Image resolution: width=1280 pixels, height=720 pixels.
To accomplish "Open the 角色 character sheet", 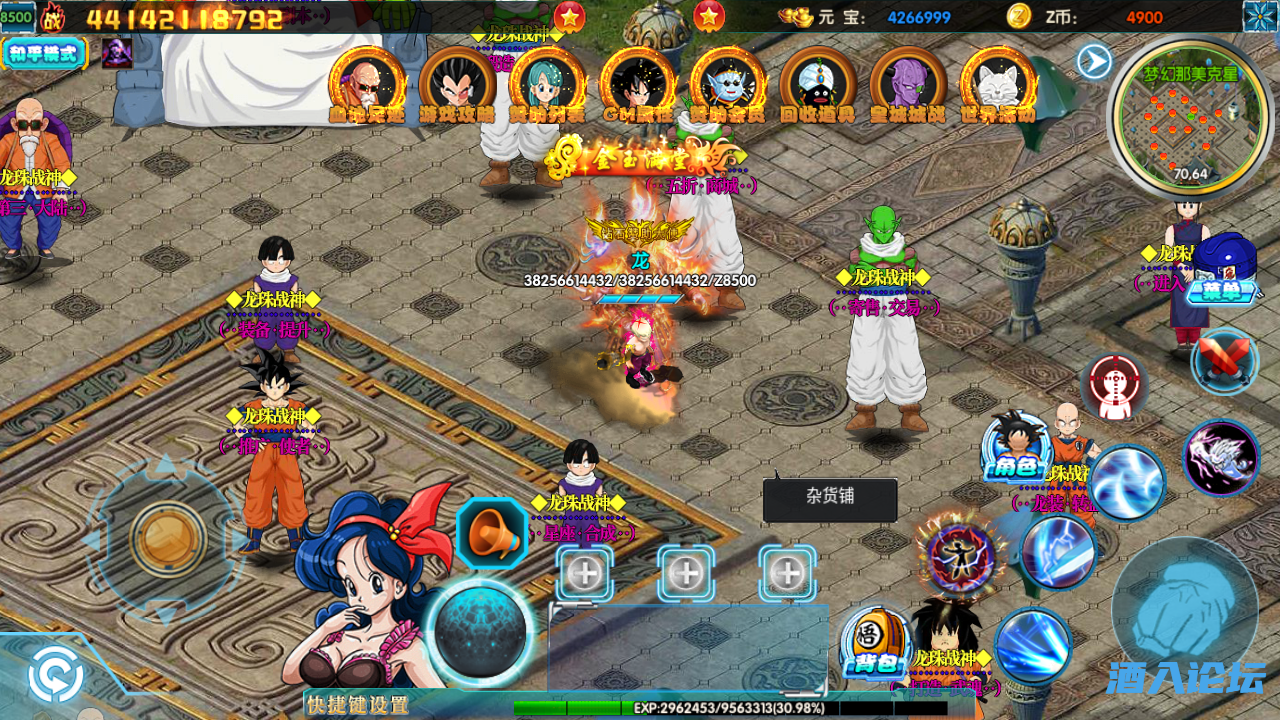I will coord(1016,450).
